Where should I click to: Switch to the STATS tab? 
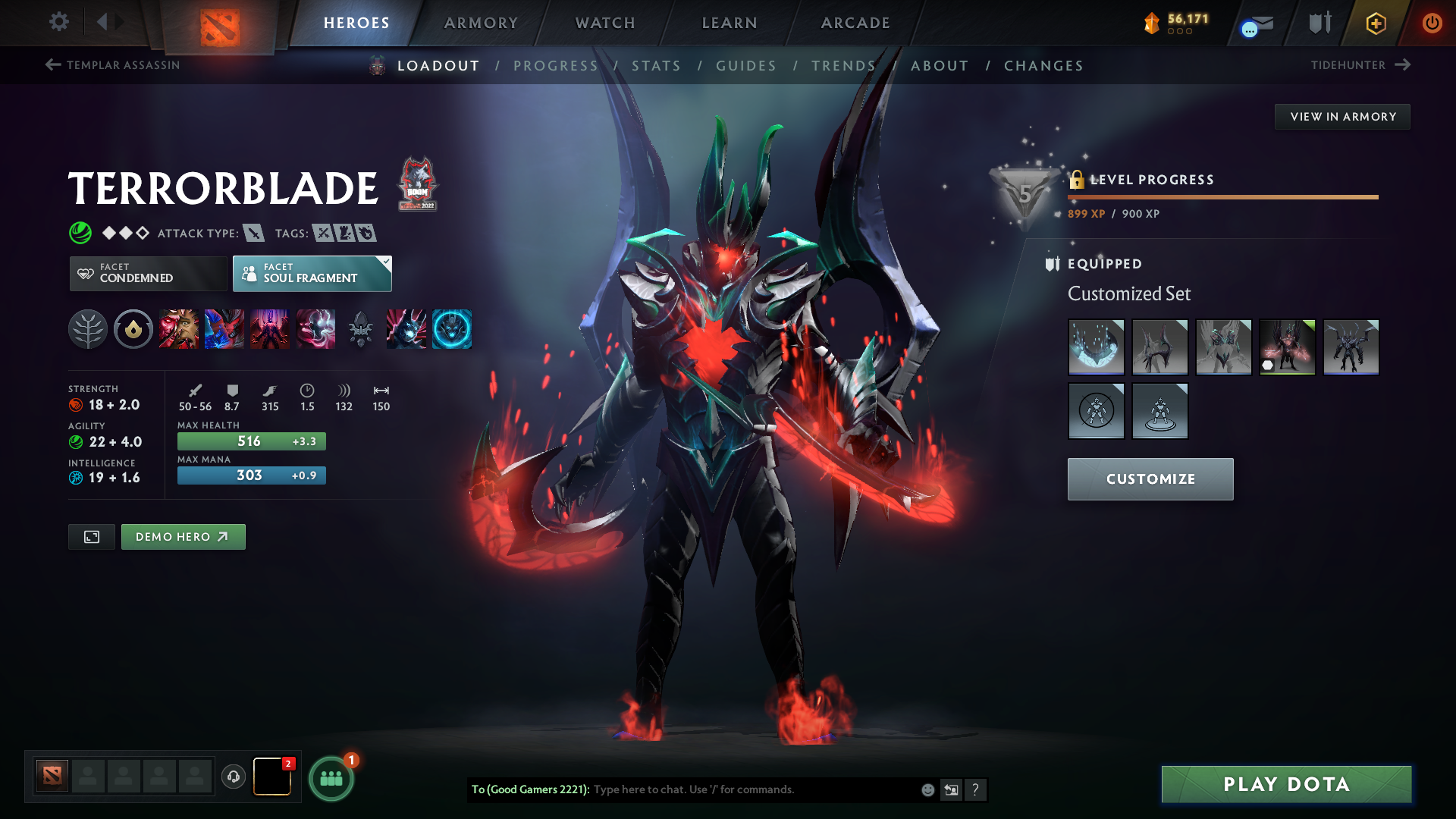(x=657, y=66)
